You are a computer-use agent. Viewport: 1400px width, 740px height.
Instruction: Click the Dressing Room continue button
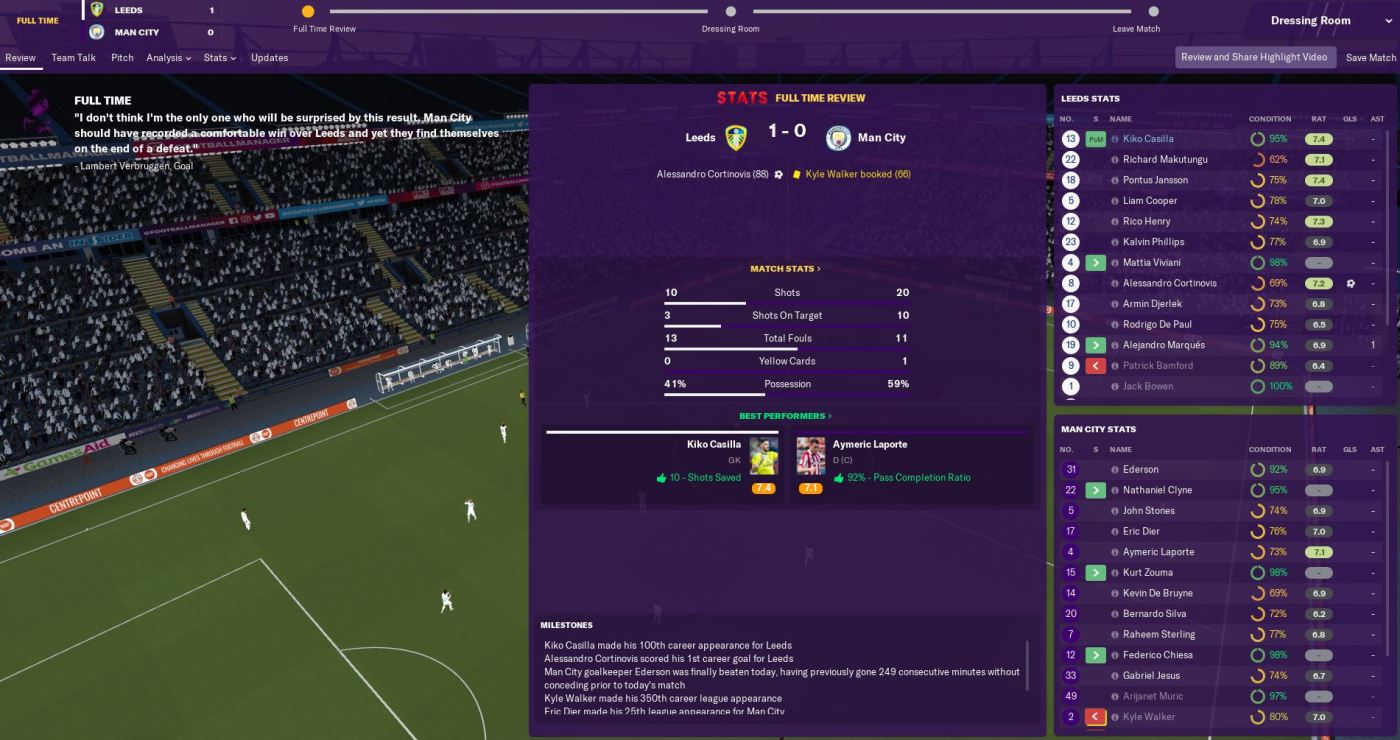pyautogui.click(x=1310, y=20)
